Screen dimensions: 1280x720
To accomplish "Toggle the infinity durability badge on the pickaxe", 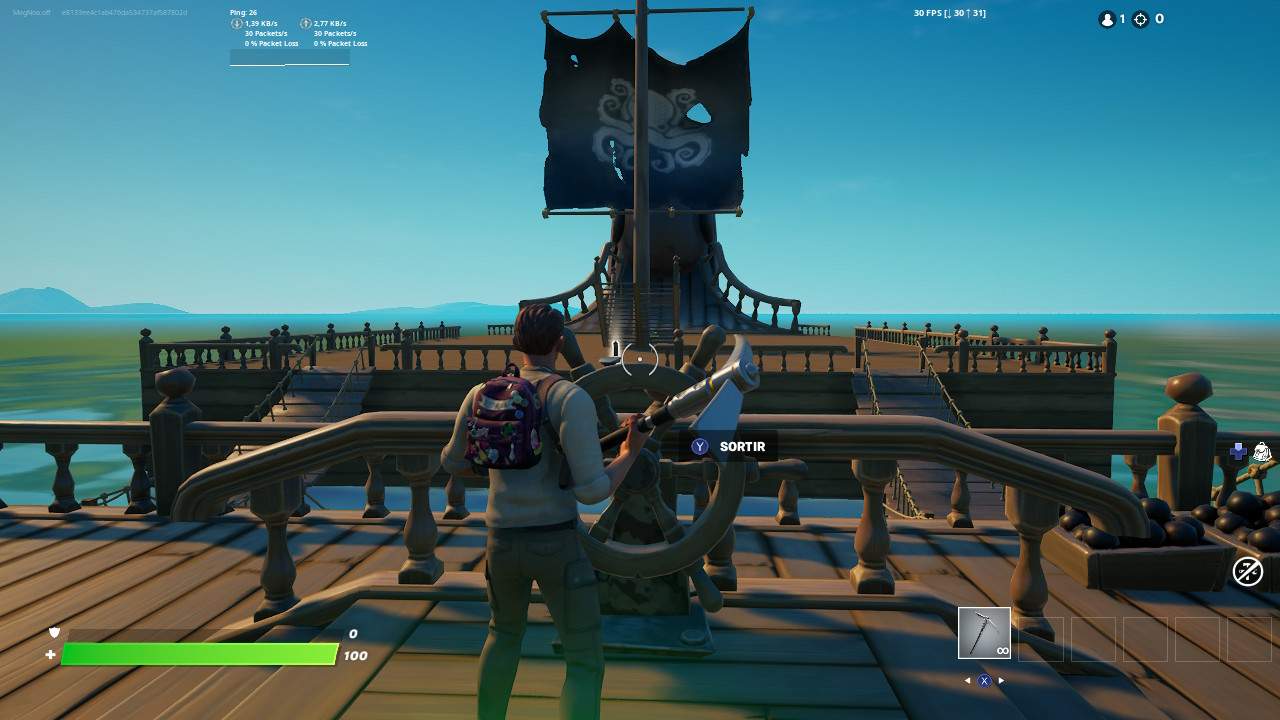I will [1001, 650].
